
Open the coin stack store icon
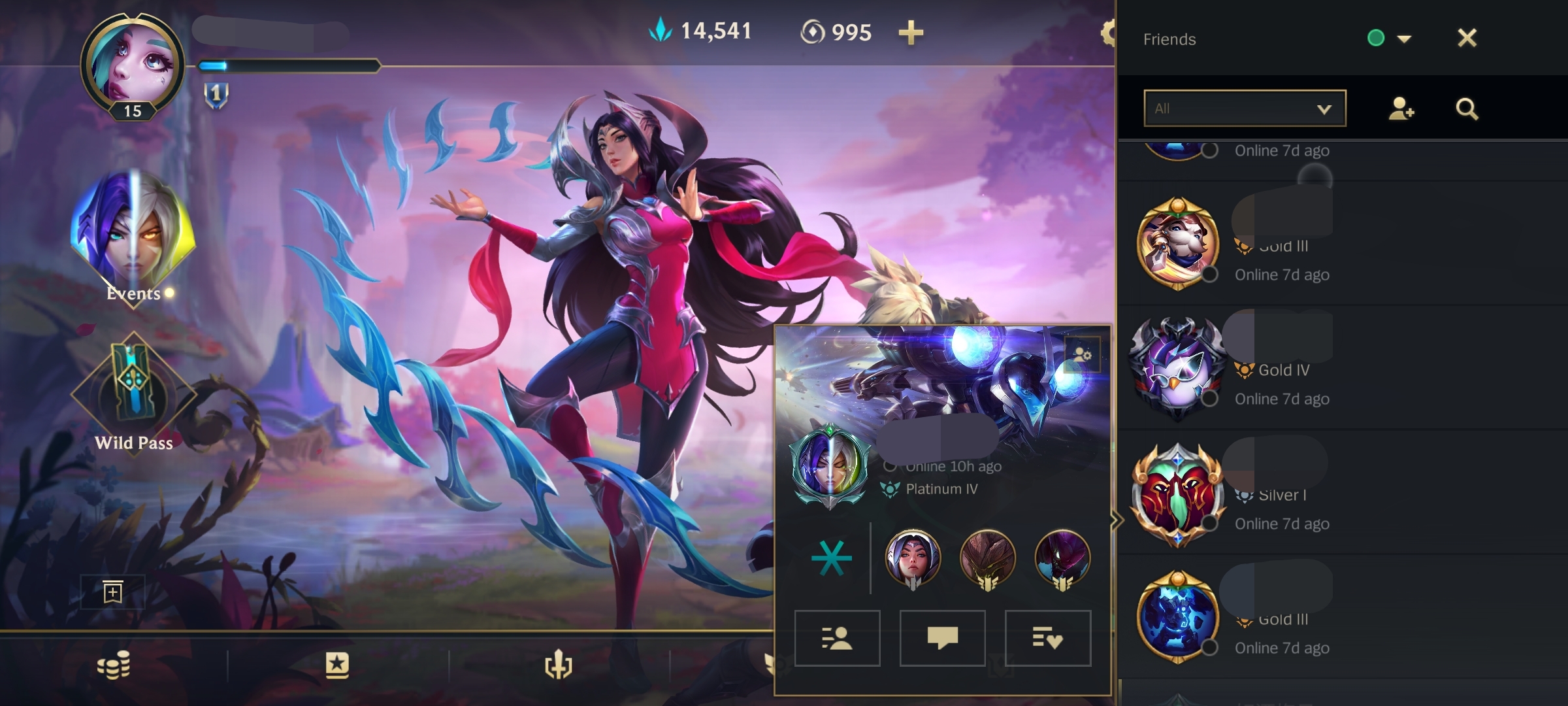pyautogui.click(x=114, y=665)
